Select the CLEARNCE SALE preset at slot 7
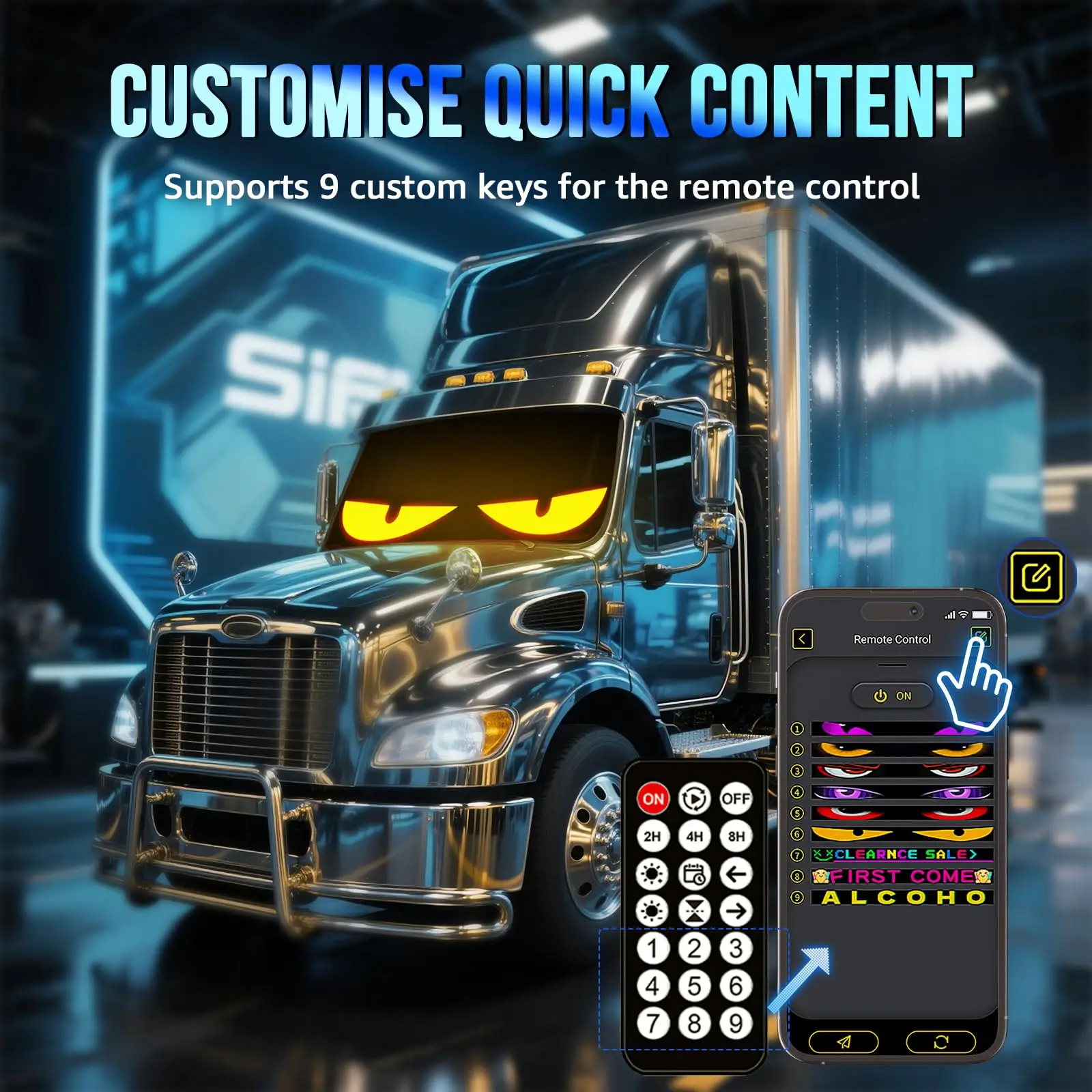Viewport: 1092px width, 1092px height. 901,854
